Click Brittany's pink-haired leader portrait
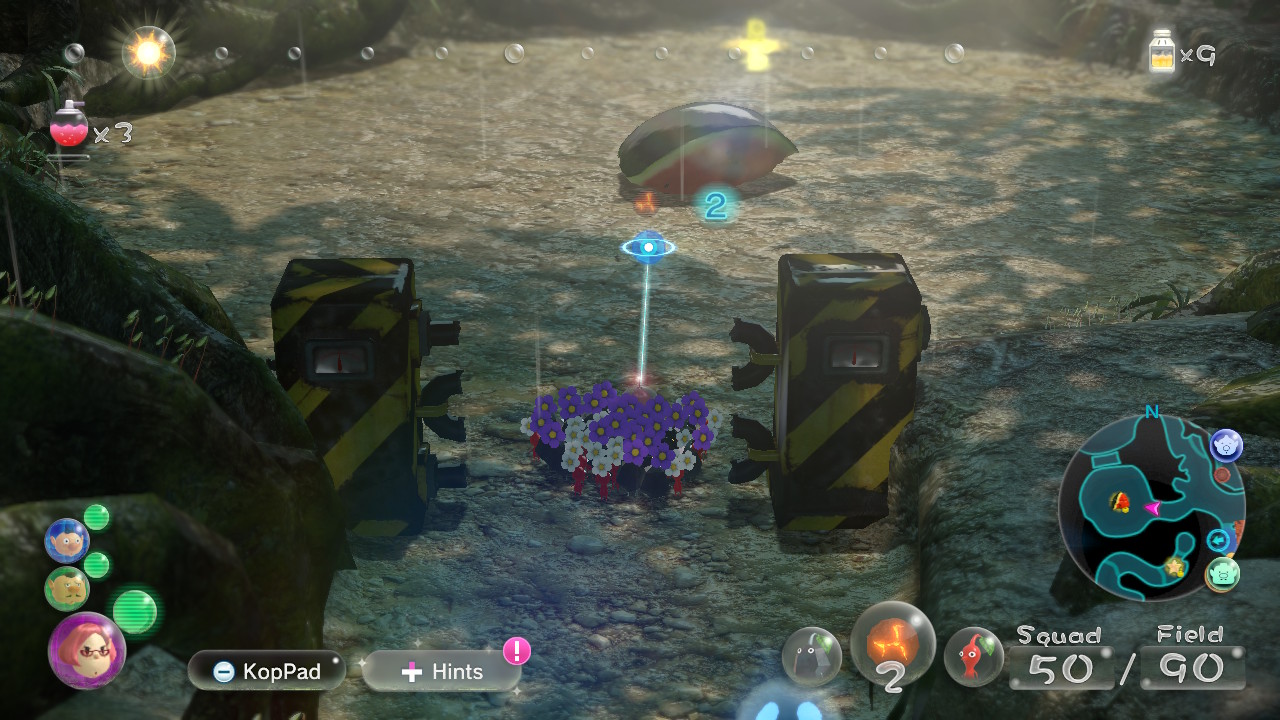This screenshot has height=720, width=1280. pos(86,650)
